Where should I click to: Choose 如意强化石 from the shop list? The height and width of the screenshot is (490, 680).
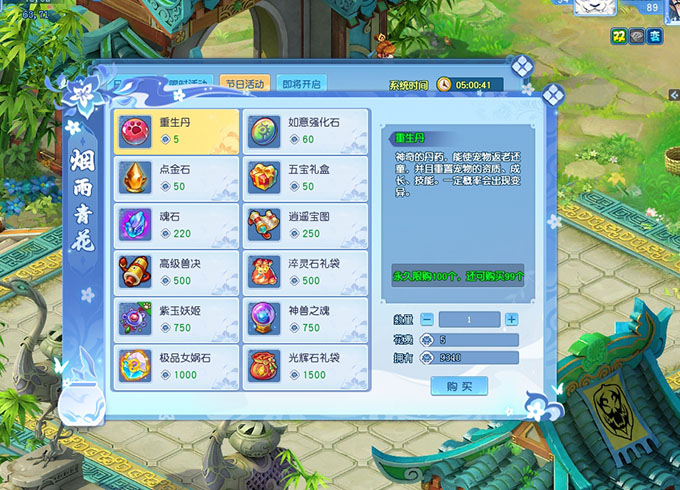coord(305,131)
